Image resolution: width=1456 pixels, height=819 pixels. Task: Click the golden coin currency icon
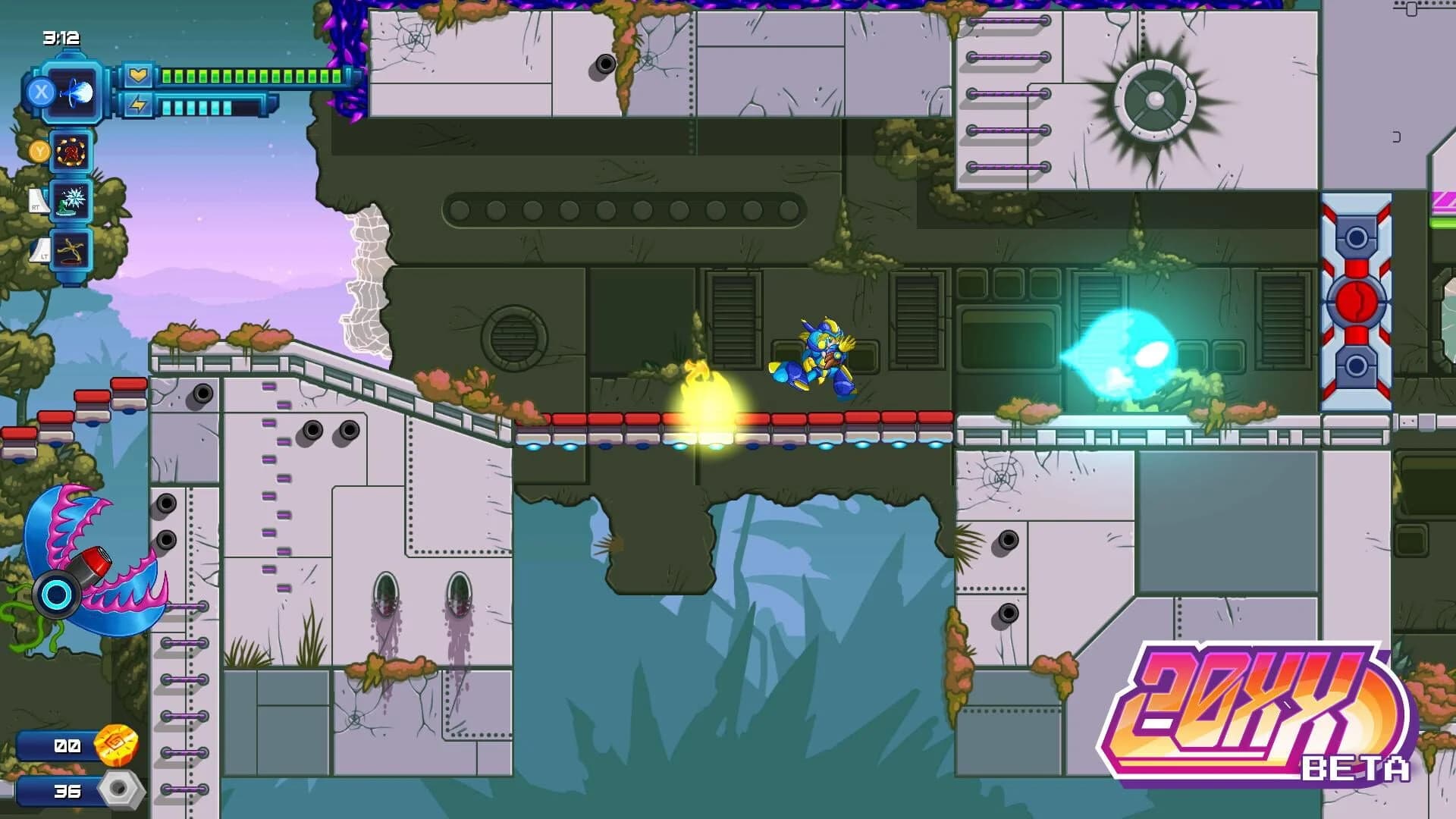pos(115,747)
